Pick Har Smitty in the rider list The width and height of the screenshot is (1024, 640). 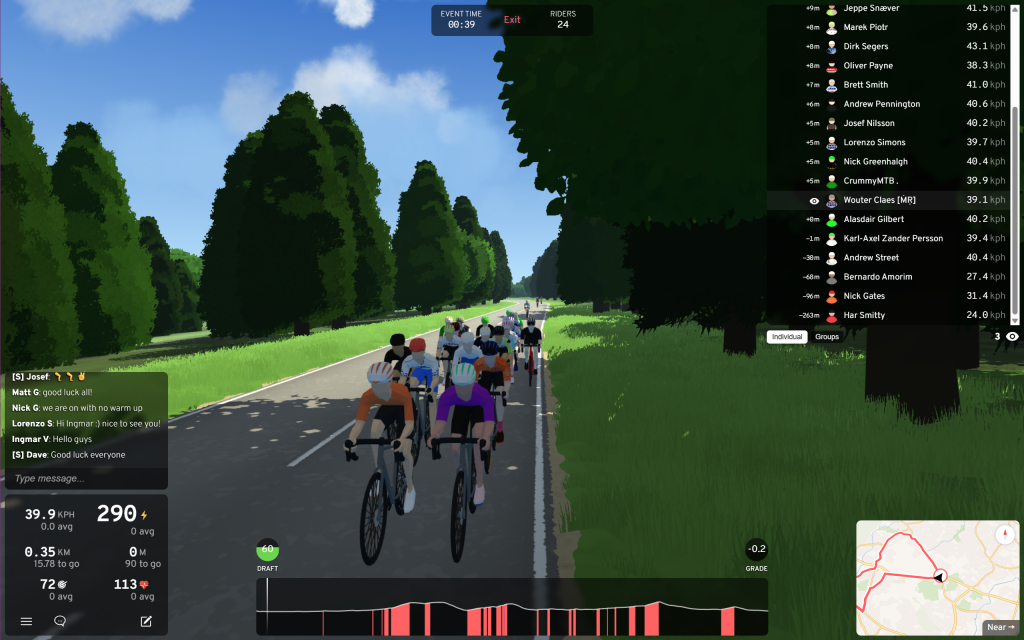tap(864, 315)
